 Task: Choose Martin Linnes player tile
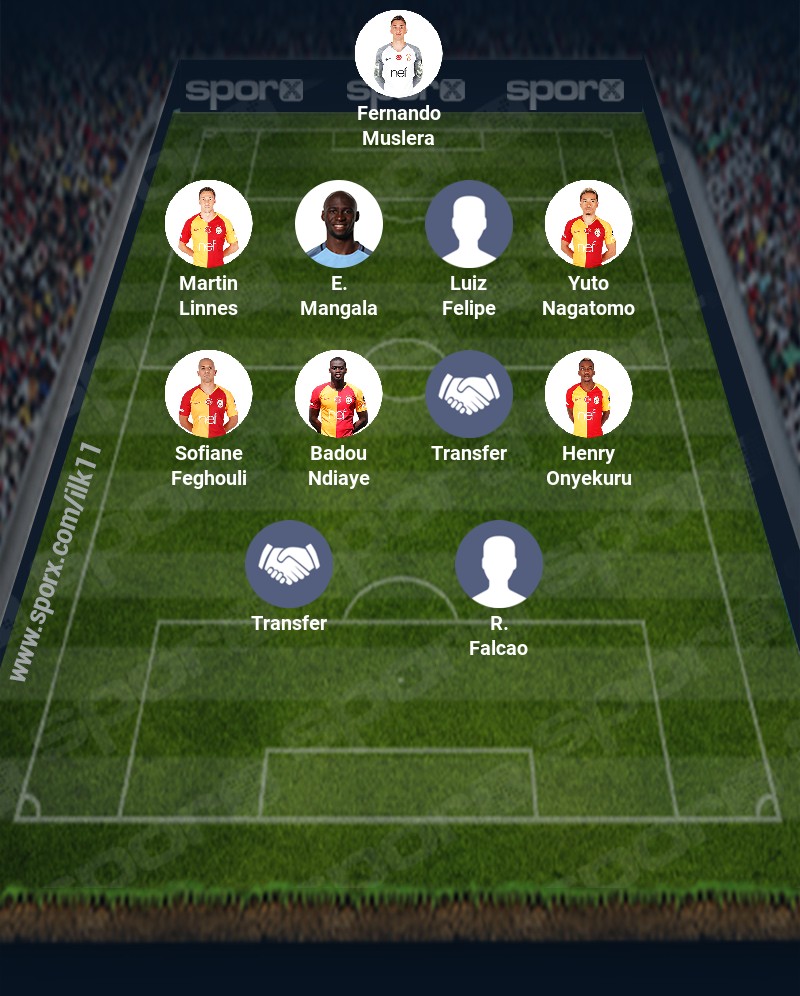[208, 224]
